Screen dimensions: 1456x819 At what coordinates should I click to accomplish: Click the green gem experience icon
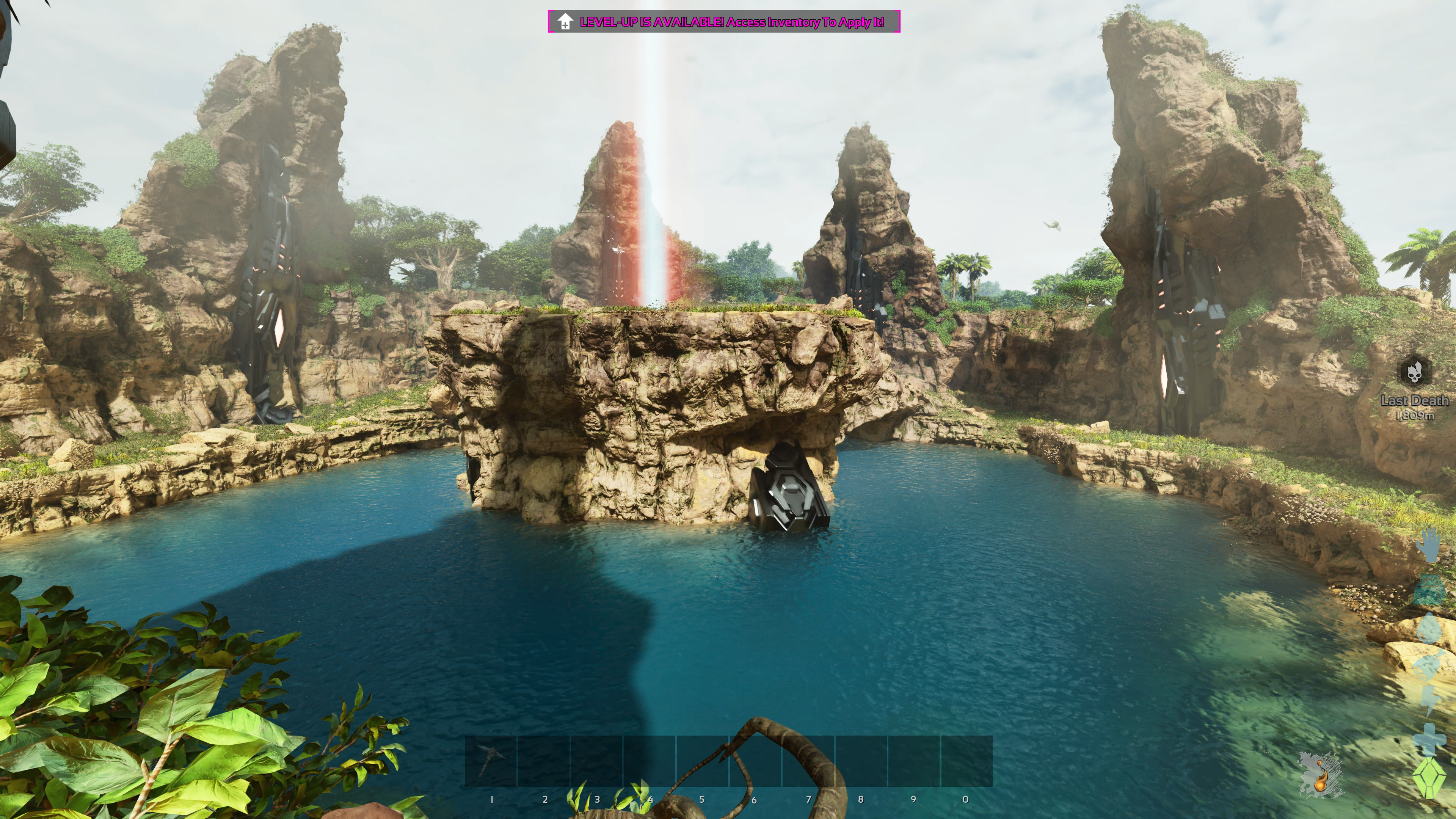click(x=1429, y=778)
